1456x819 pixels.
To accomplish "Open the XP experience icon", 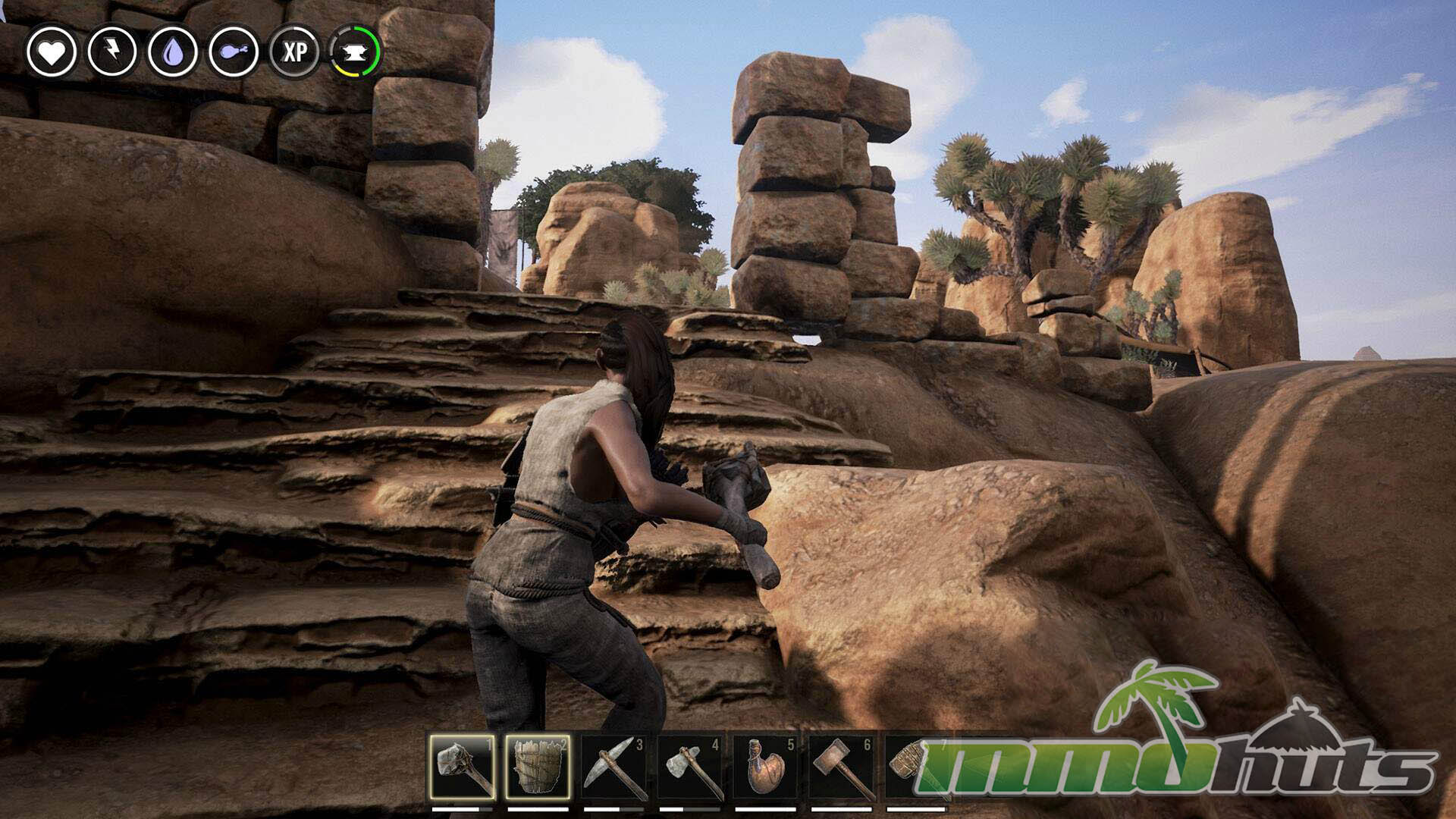I will pyautogui.click(x=294, y=52).
